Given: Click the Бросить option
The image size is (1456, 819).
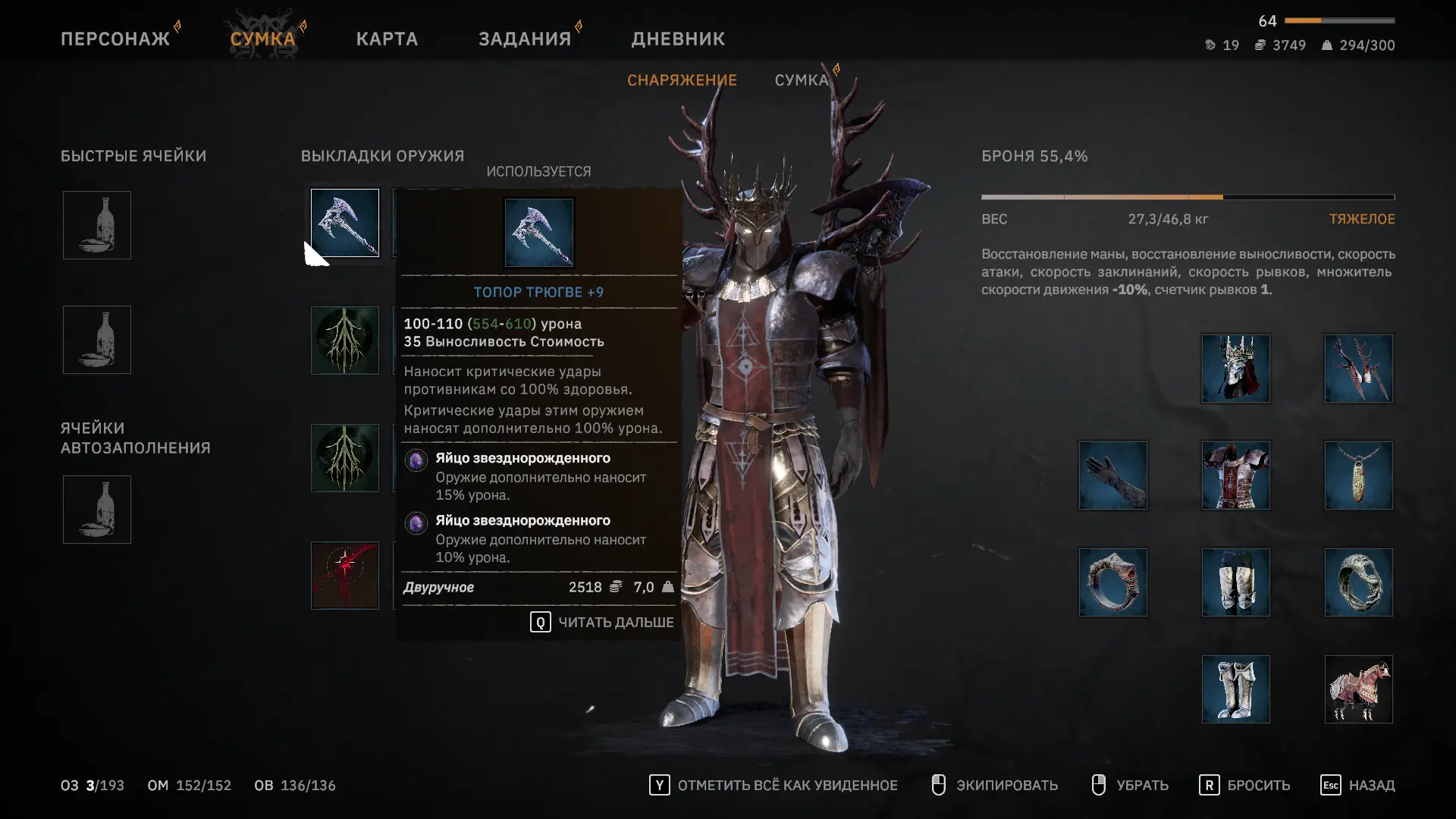Looking at the screenshot, I should click(x=1244, y=786).
